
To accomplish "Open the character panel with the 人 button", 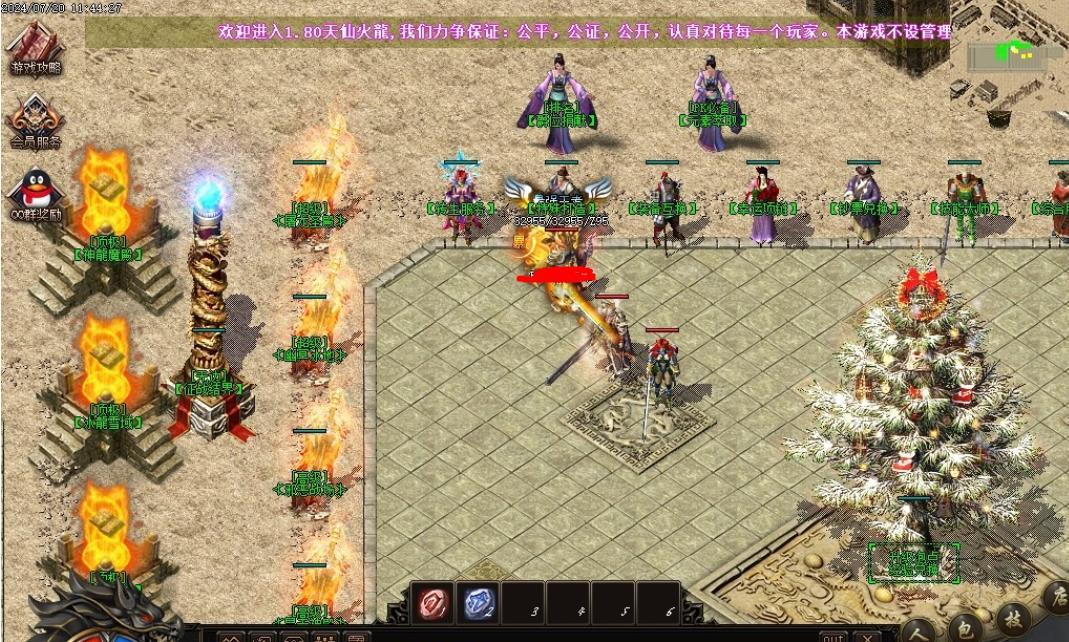I will pyautogui.click(x=919, y=630).
